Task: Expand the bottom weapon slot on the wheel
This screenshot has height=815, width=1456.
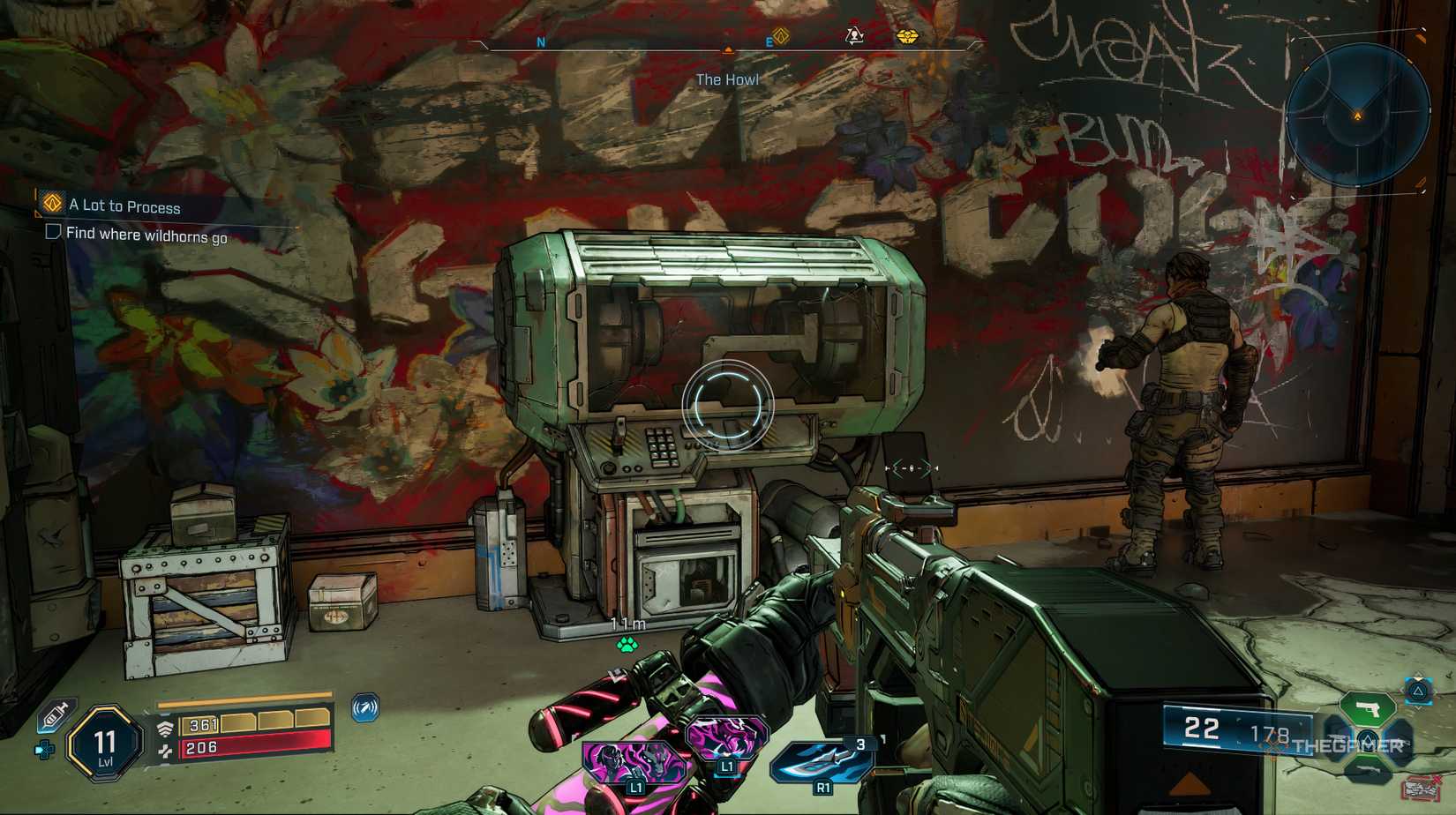Action: coord(1369,769)
